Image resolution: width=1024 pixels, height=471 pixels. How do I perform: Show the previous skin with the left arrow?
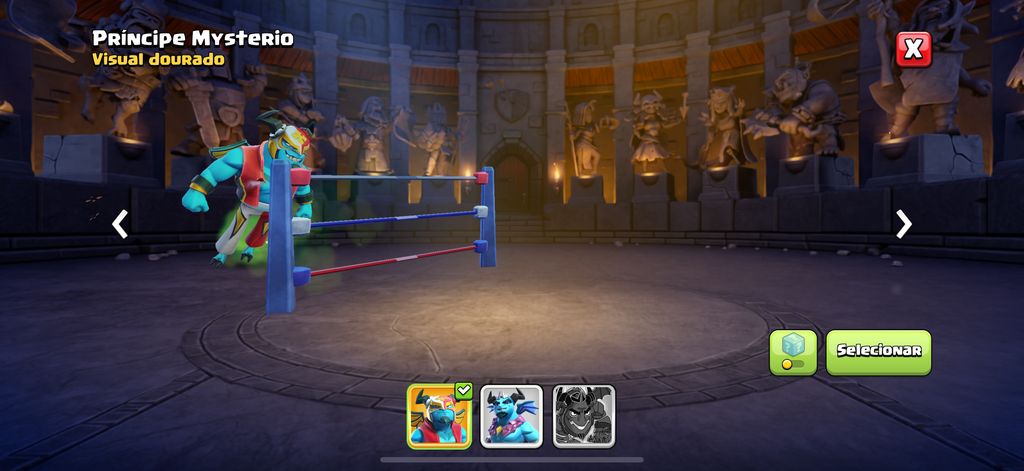click(x=120, y=224)
